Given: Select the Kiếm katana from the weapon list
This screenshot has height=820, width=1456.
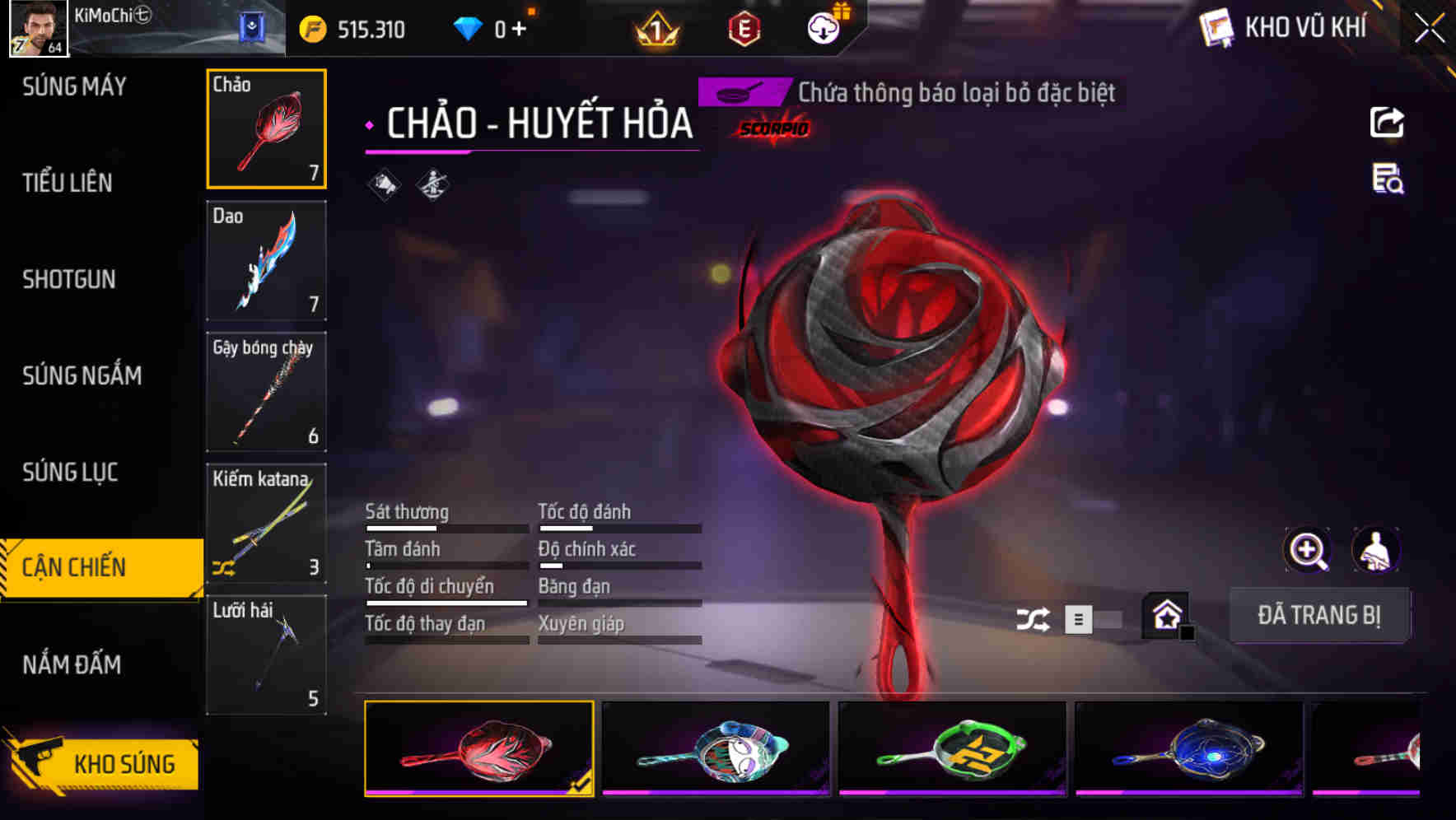Looking at the screenshot, I should click(266, 524).
